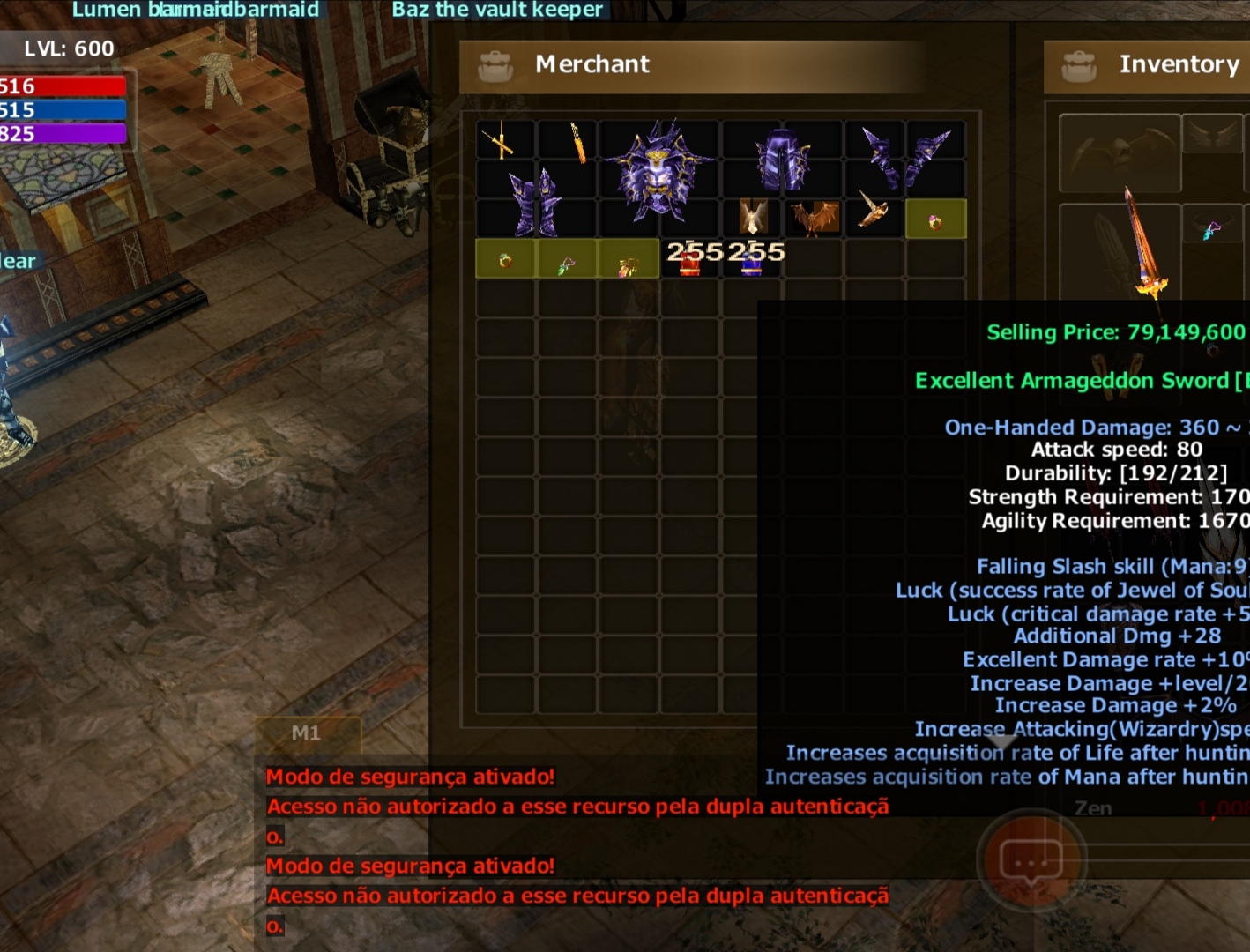Screen dimensions: 1250x952
Task: Select the golden staff item in Merchant
Action: pyautogui.click(x=577, y=143)
